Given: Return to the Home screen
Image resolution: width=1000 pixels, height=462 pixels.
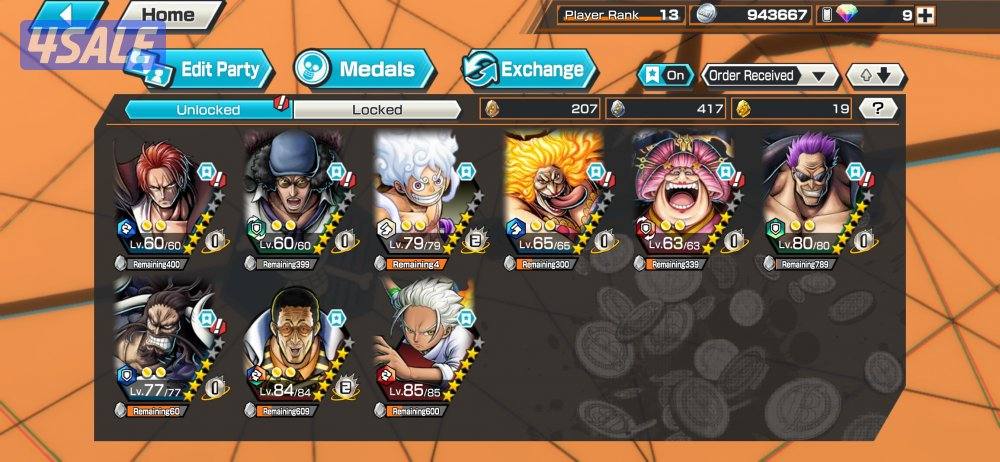Looking at the screenshot, I should pos(167,15).
